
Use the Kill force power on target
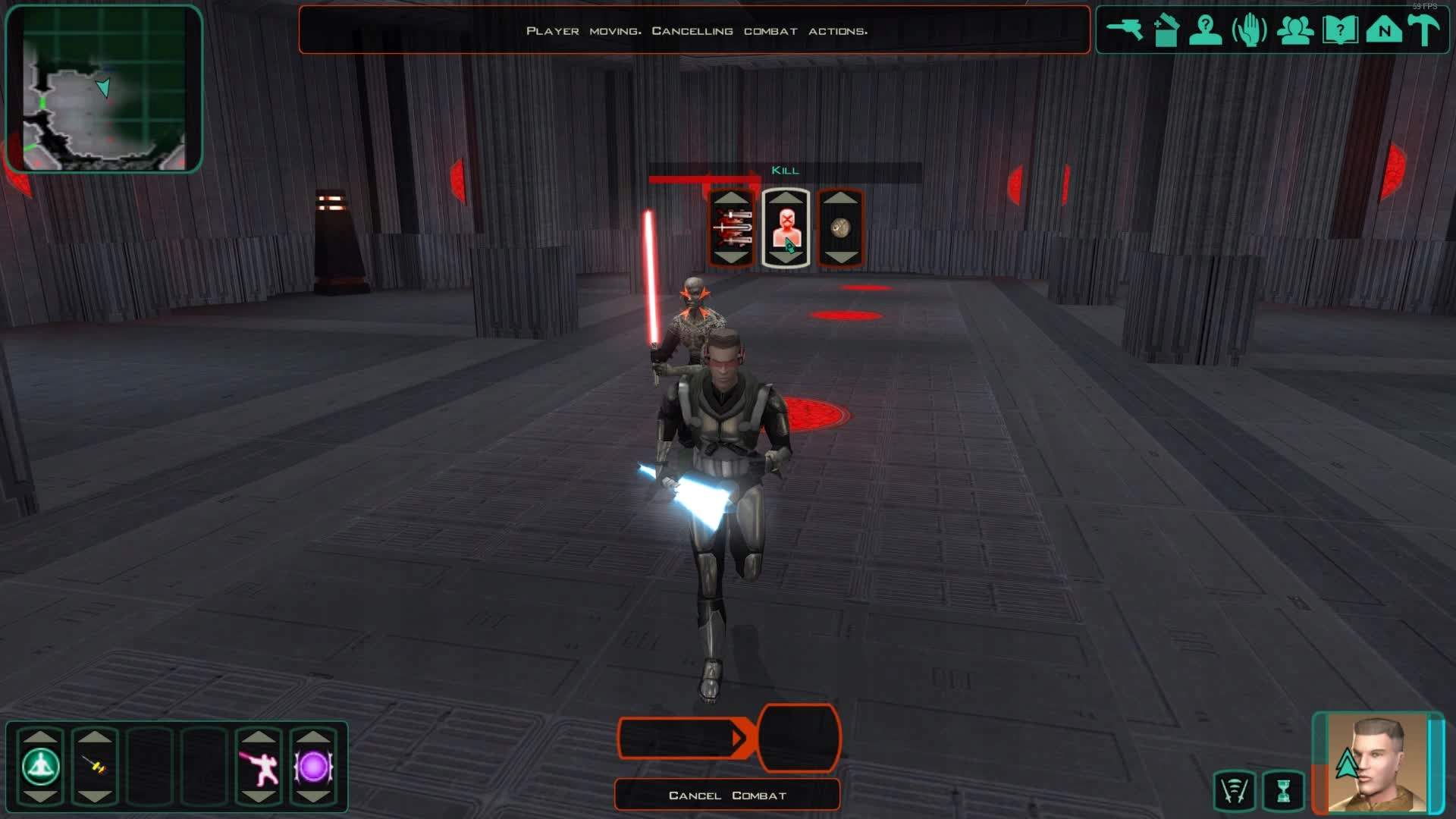tap(786, 228)
